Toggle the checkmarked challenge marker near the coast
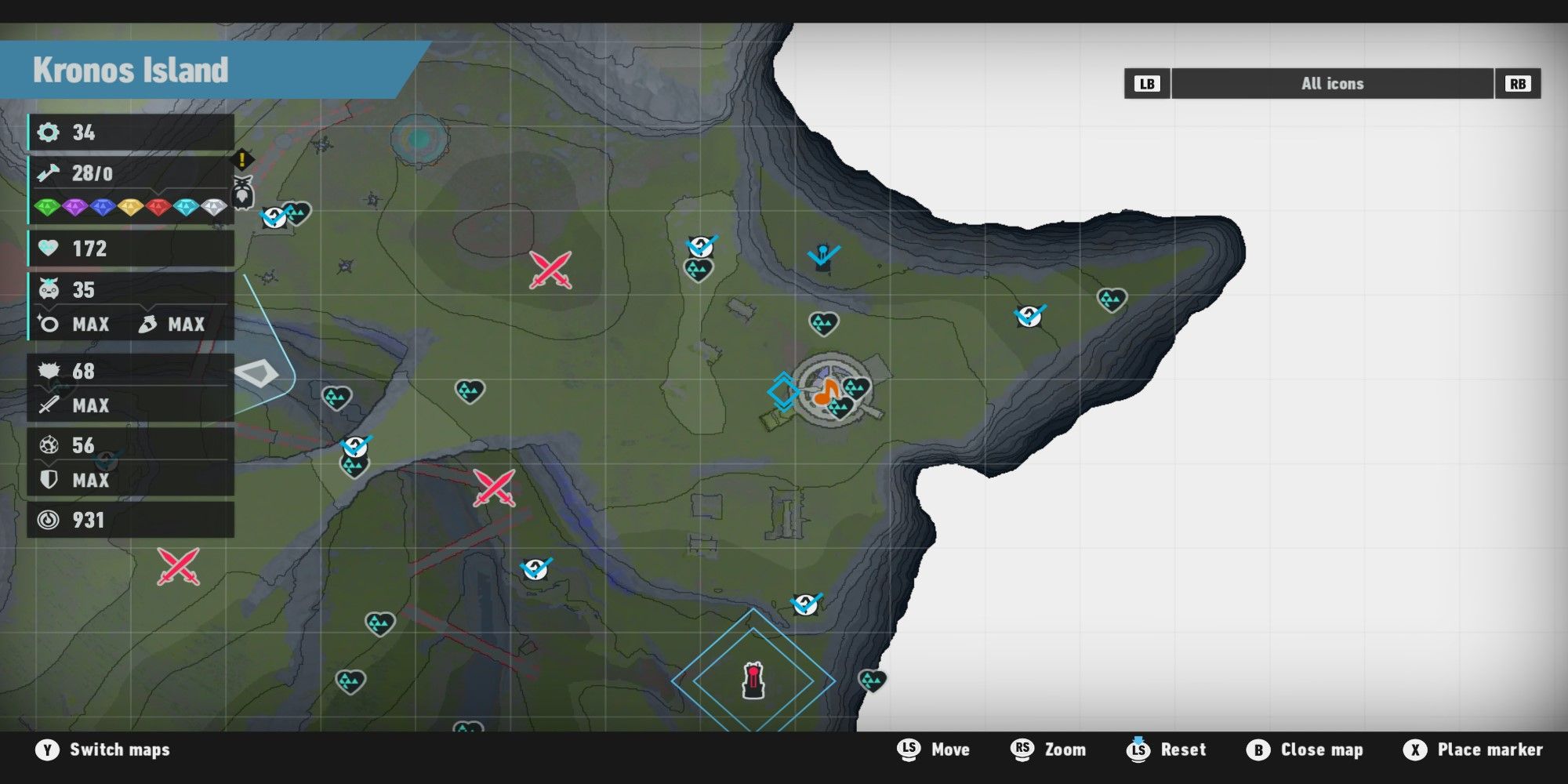Image resolution: width=1568 pixels, height=784 pixels. (1027, 316)
